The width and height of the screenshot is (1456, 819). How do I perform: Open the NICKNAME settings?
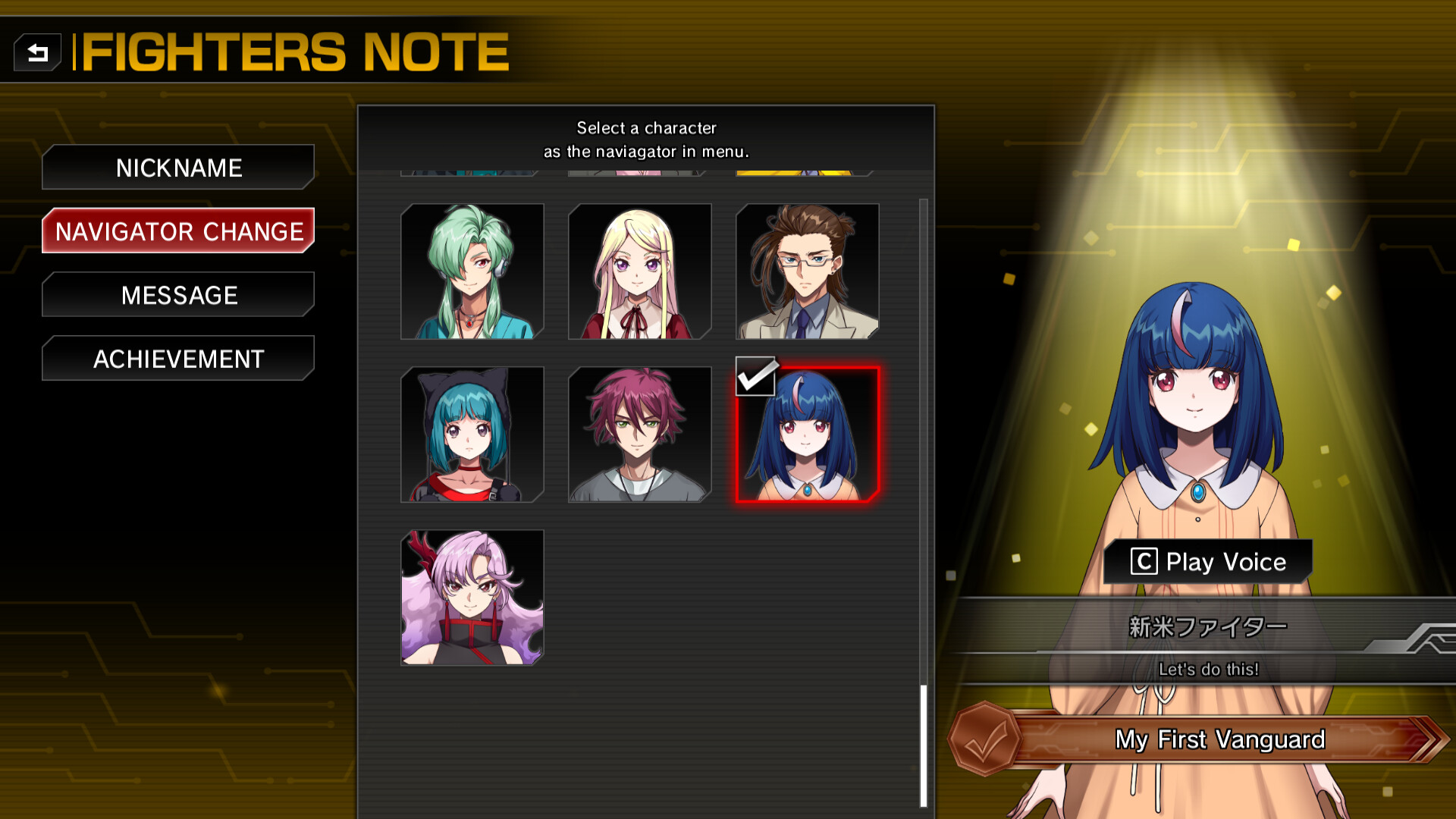pyautogui.click(x=177, y=168)
